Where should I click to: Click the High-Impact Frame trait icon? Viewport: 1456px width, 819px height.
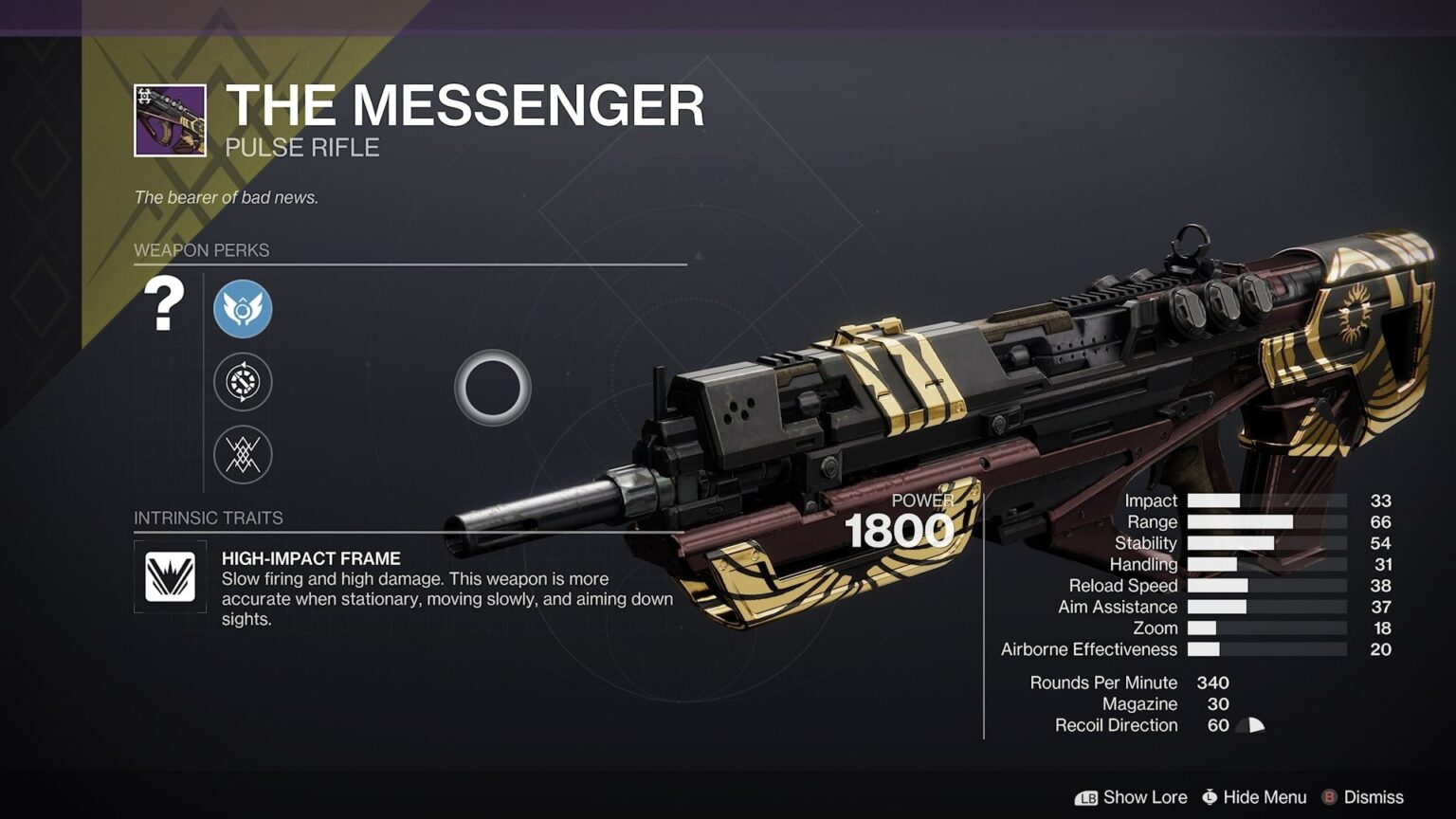click(x=172, y=575)
